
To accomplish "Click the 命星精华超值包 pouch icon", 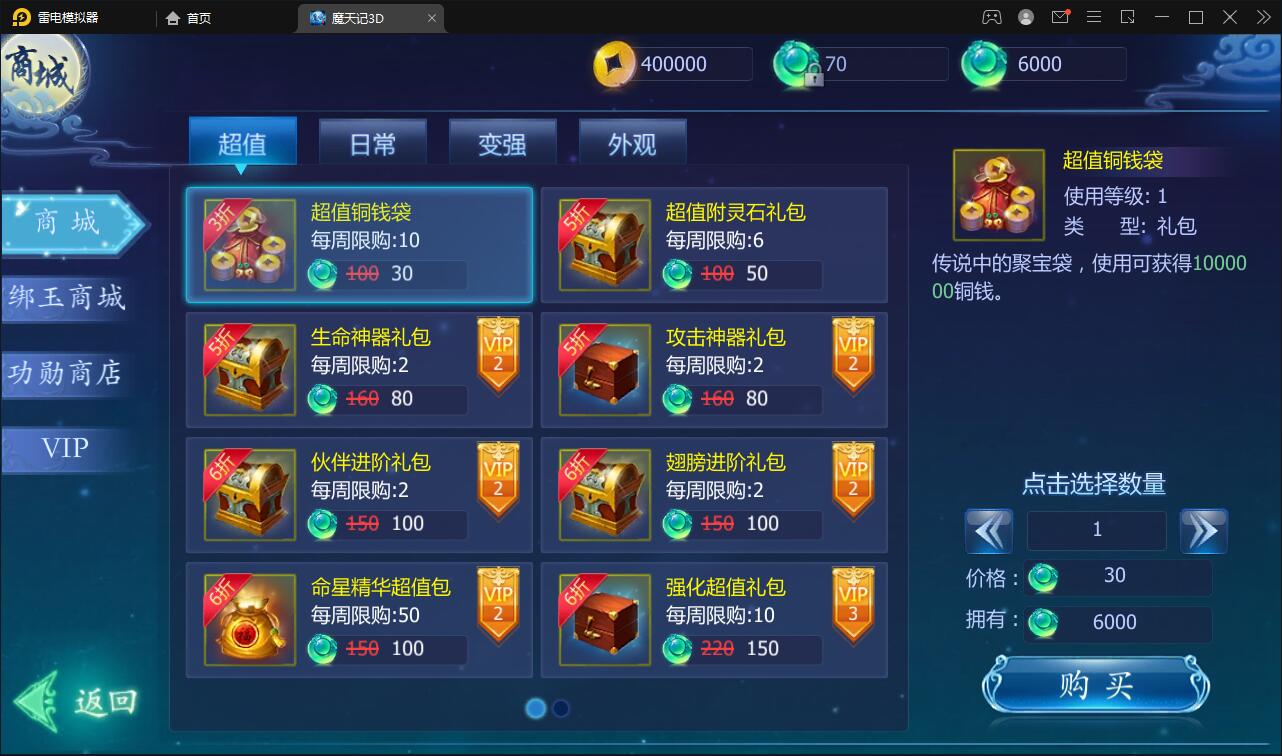I will (249, 620).
